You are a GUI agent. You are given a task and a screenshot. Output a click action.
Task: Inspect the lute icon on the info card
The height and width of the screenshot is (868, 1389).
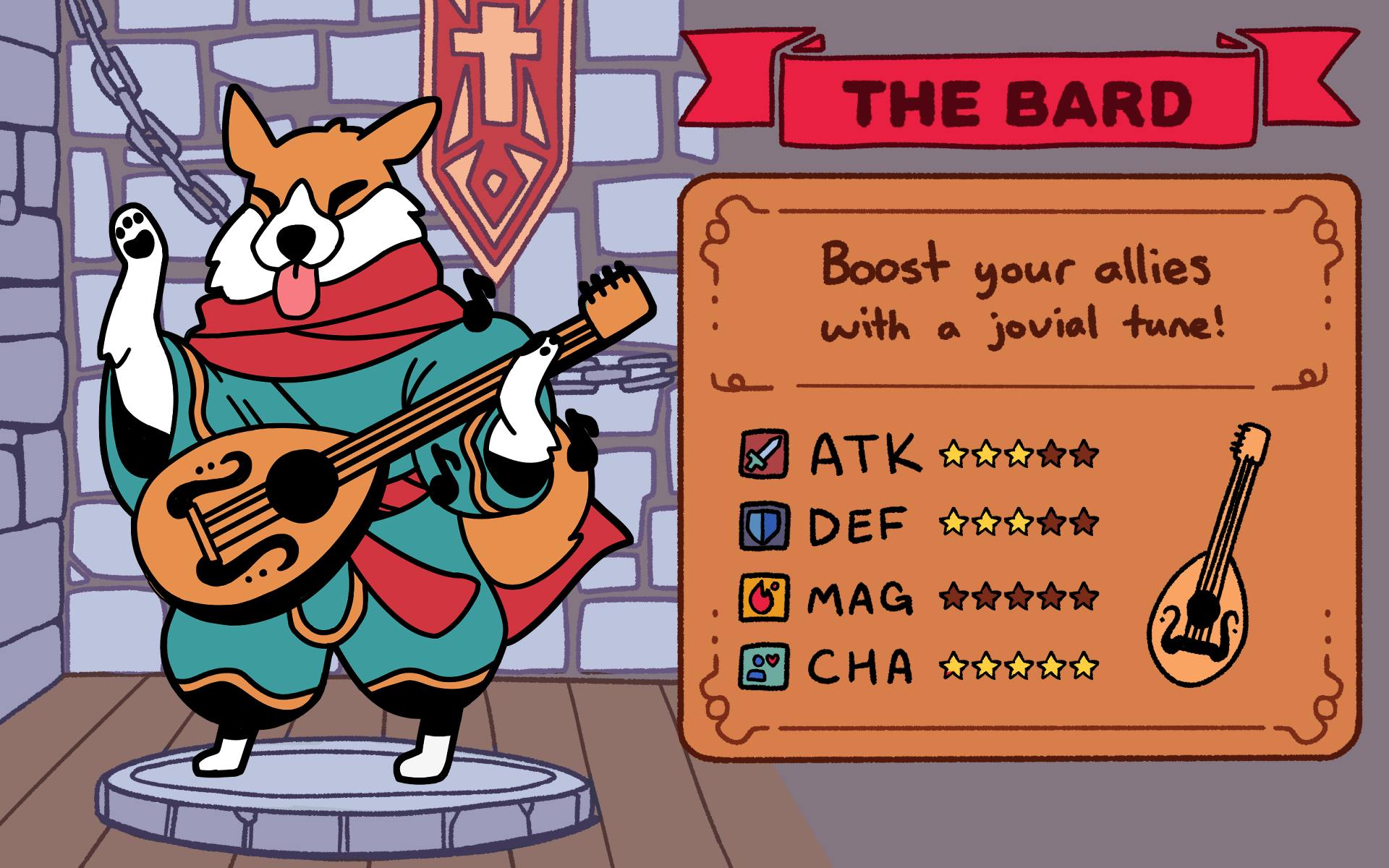tap(1207, 557)
